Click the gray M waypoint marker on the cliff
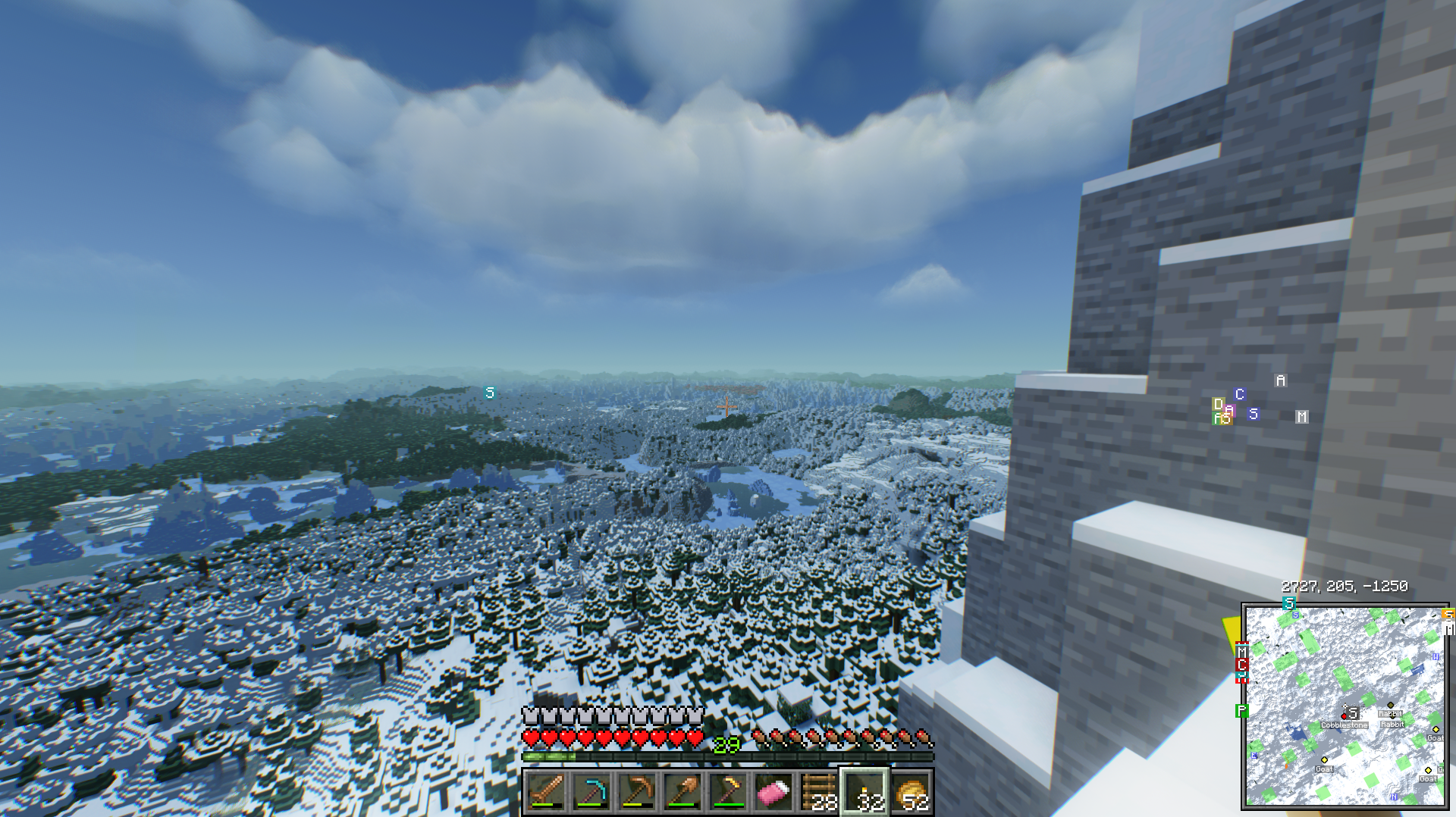The image size is (1456, 817). pyautogui.click(x=1302, y=417)
